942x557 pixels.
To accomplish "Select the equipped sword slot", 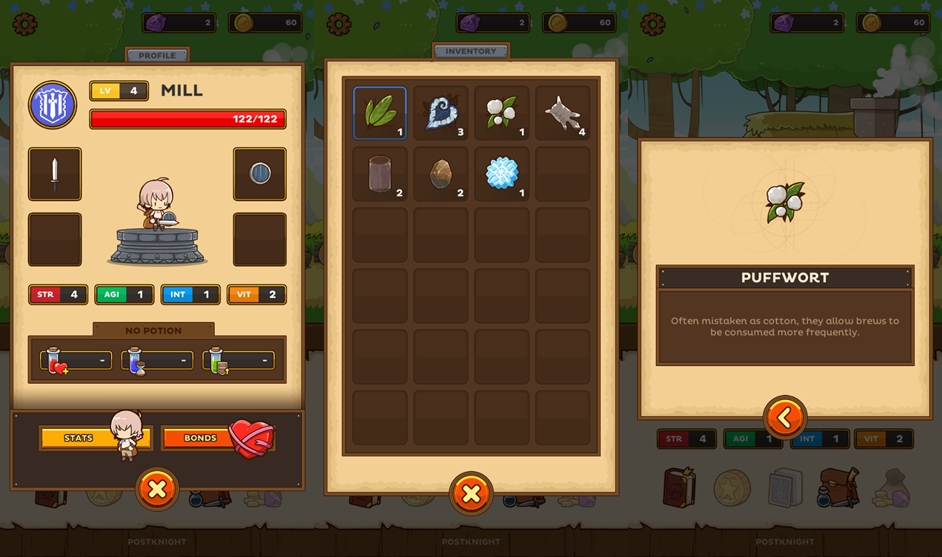I will coord(55,174).
